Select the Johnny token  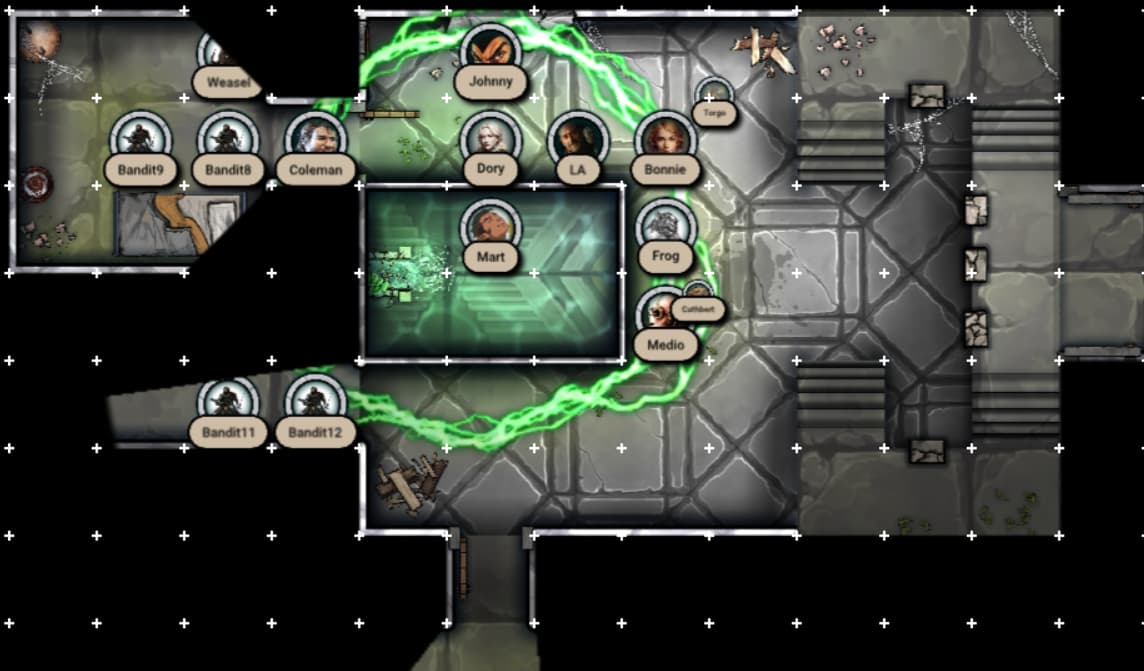490,50
